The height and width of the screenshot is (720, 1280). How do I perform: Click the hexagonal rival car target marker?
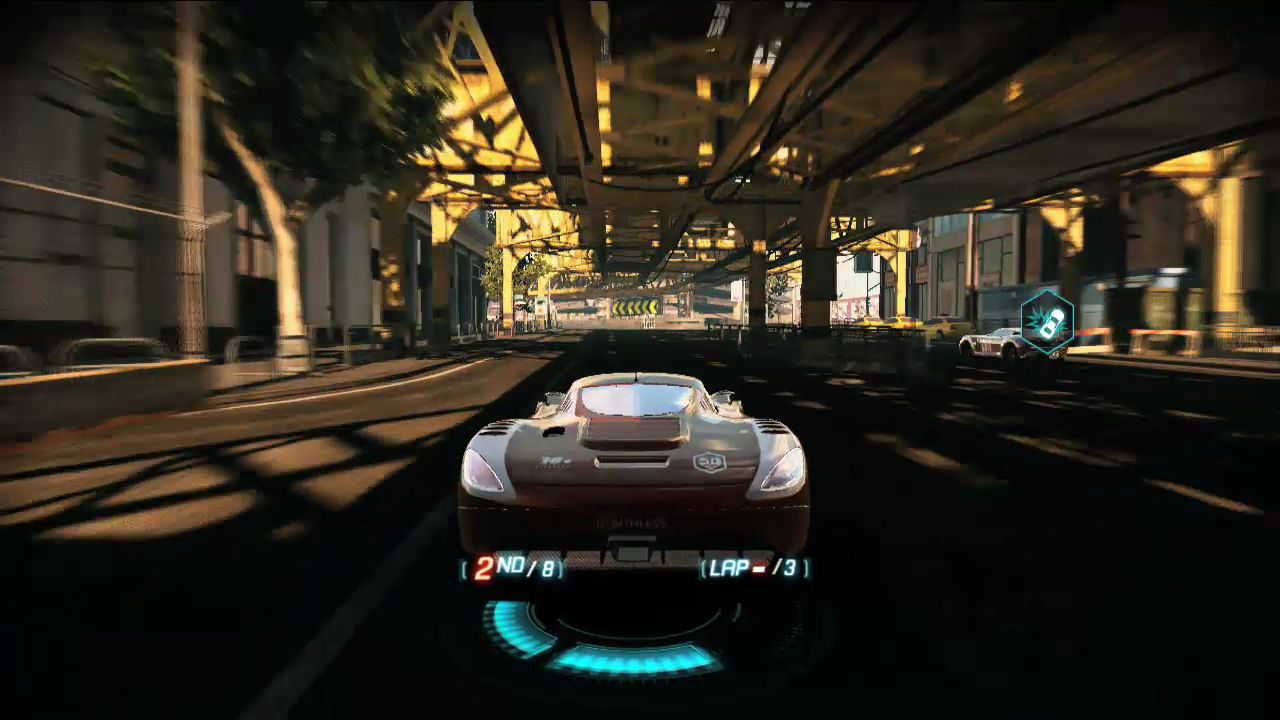pos(1047,322)
